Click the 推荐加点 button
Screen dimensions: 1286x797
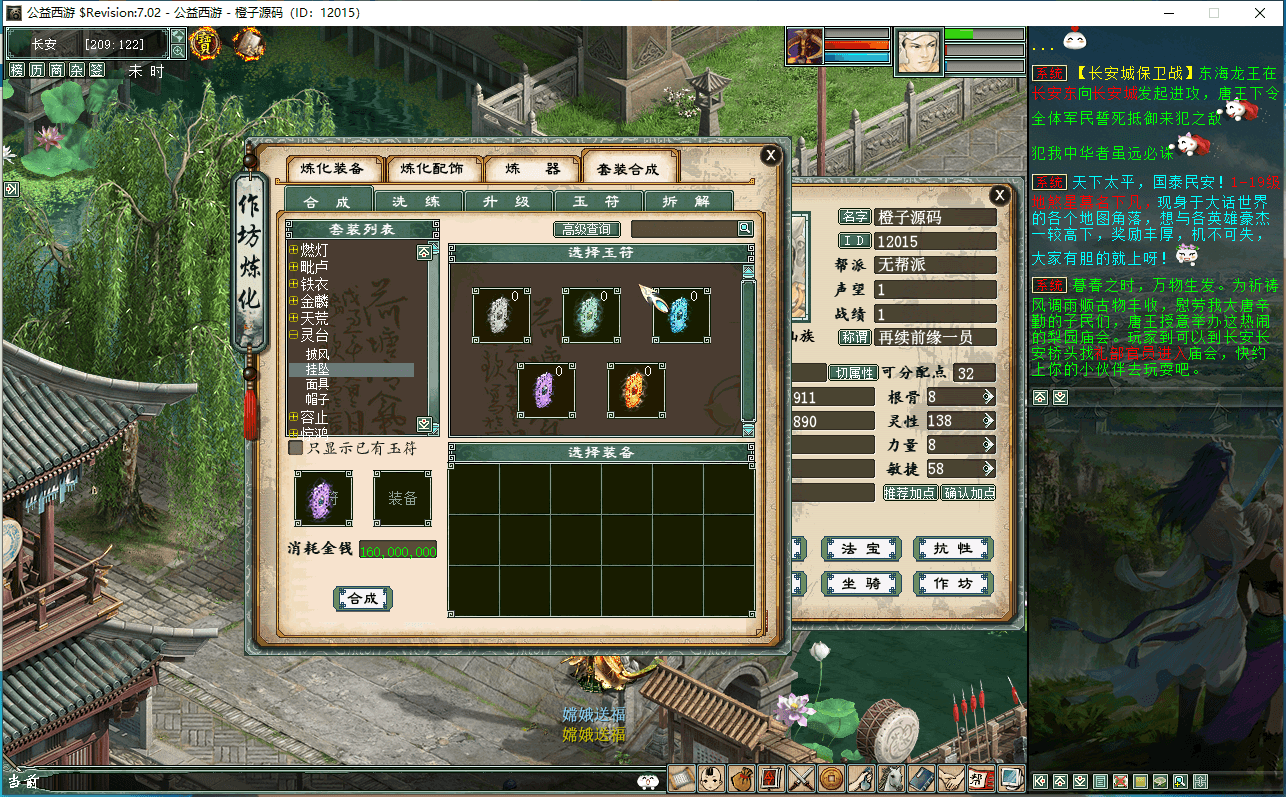910,492
